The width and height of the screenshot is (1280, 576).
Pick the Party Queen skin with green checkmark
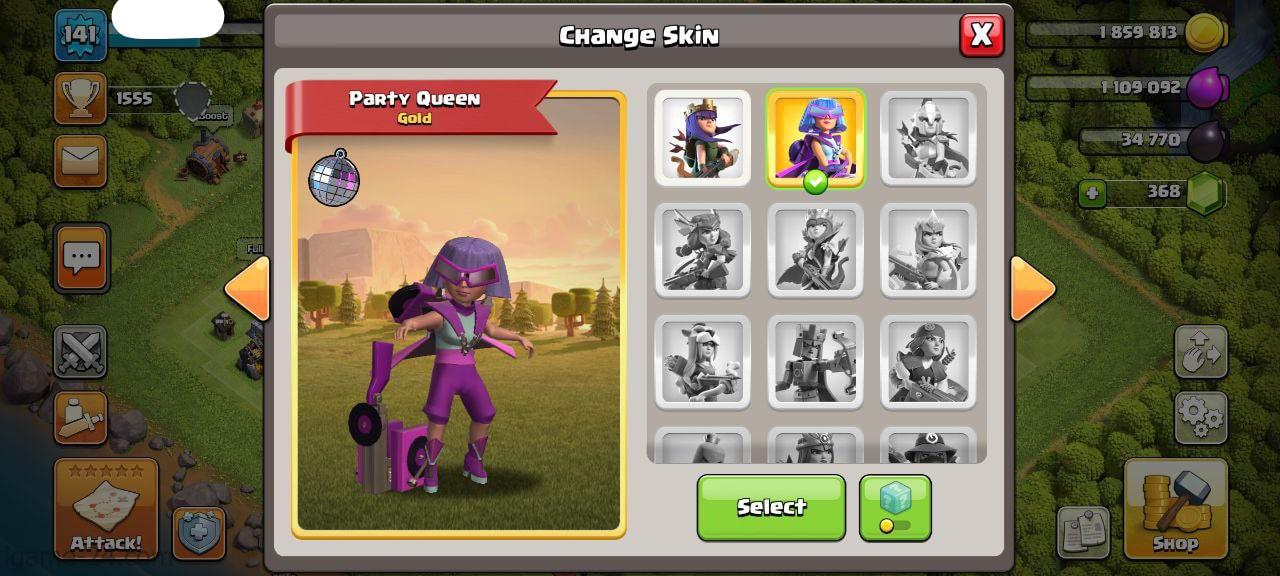(x=815, y=138)
